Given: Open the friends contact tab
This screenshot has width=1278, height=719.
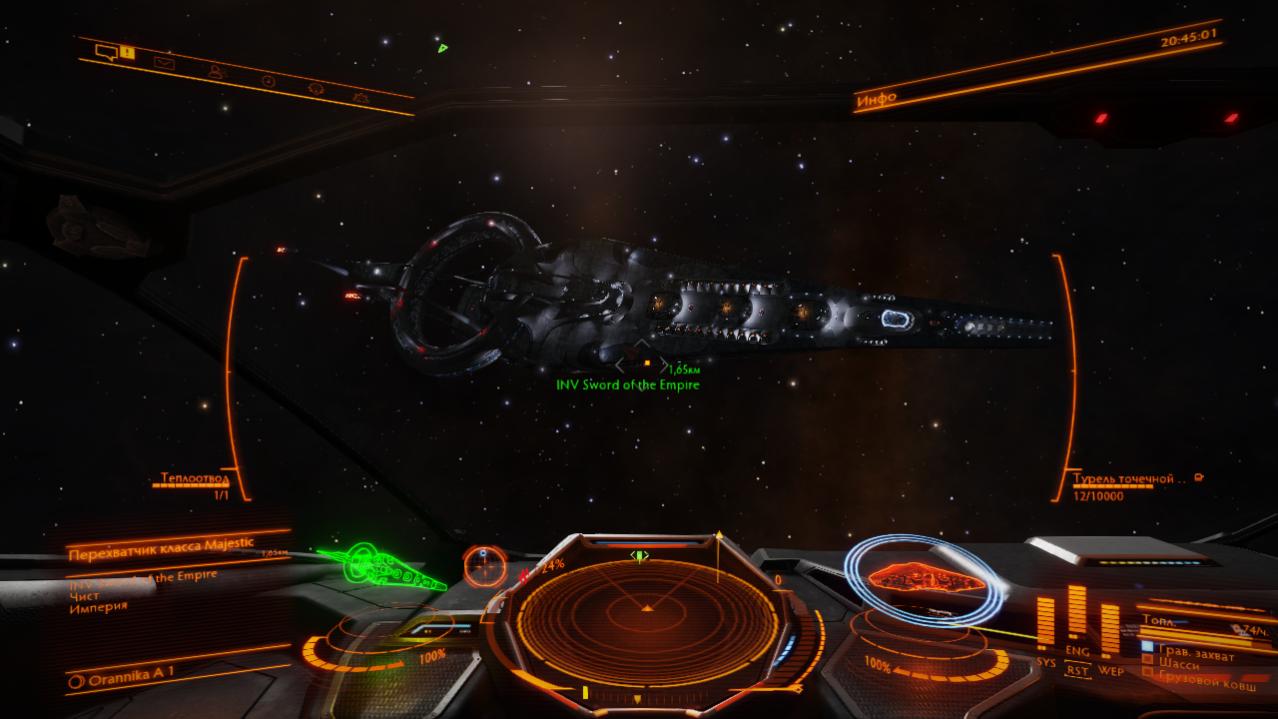Looking at the screenshot, I should coord(215,71).
